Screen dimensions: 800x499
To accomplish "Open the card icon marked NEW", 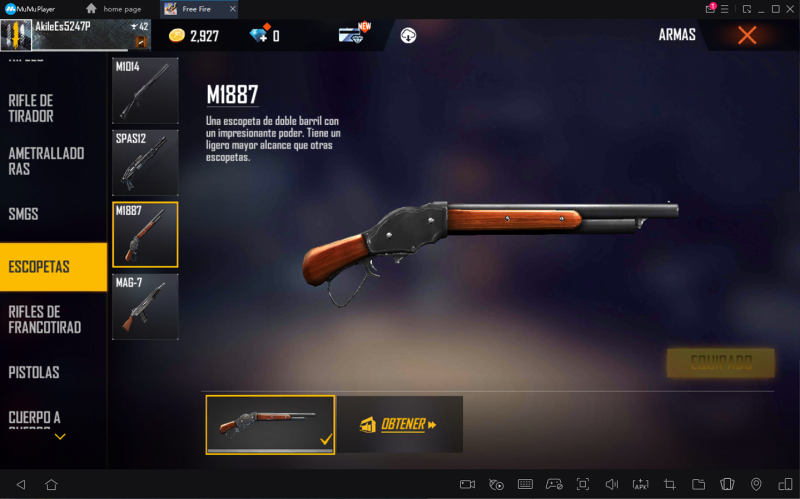I will (x=352, y=35).
